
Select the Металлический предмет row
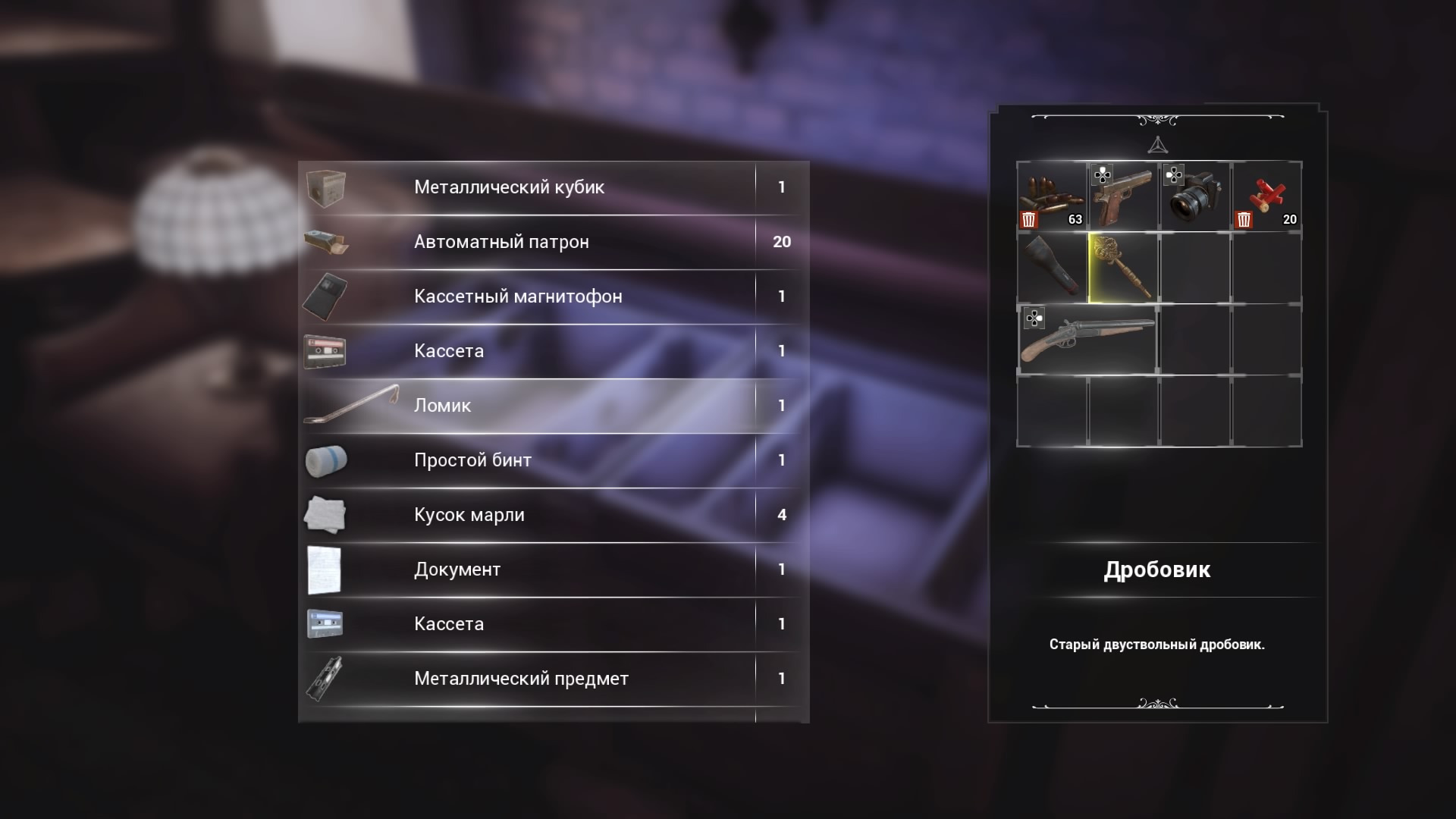pyautogui.click(x=552, y=679)
